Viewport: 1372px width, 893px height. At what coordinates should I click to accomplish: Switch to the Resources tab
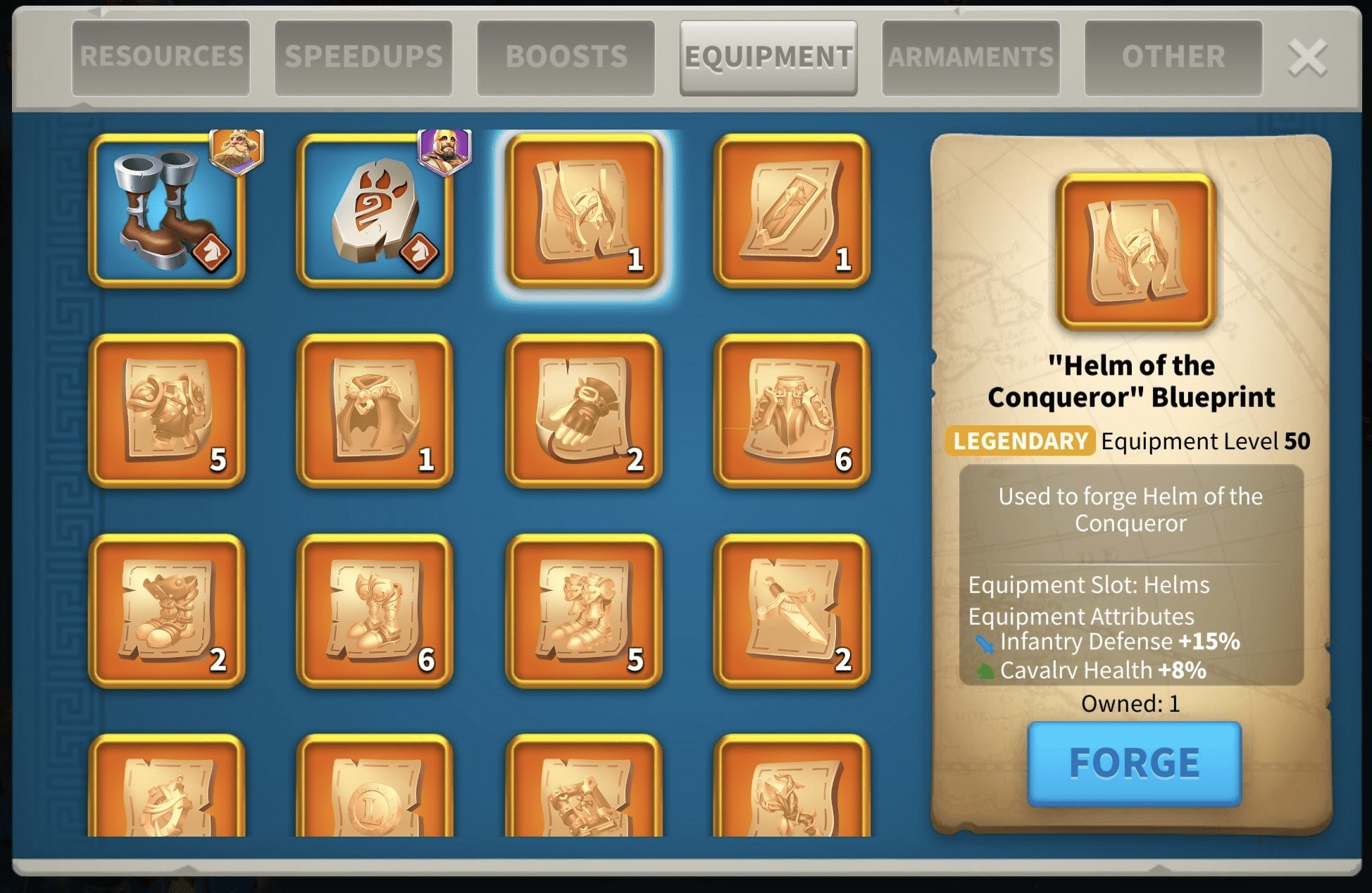(161, 57)
